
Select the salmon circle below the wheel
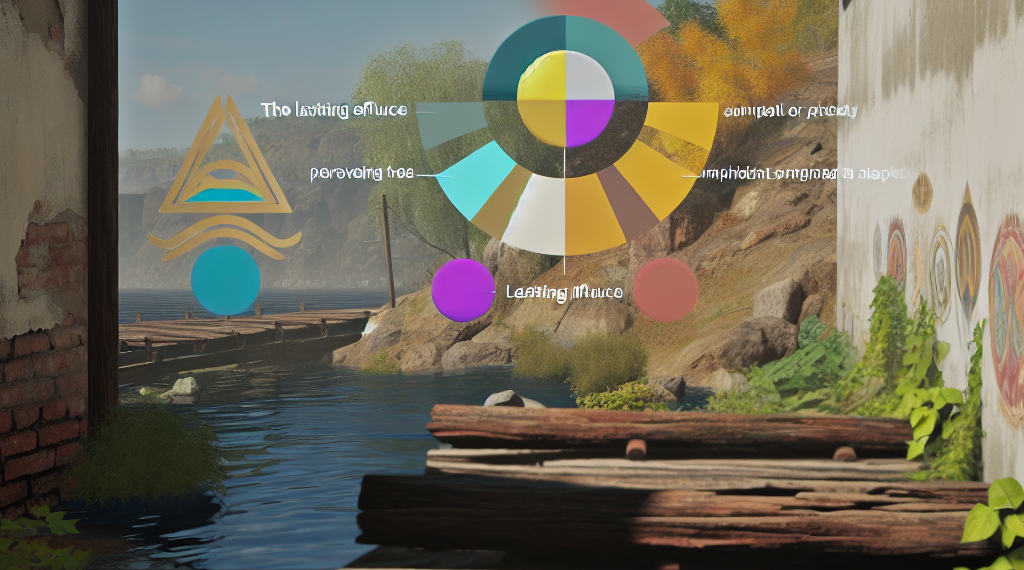(666, 289)
